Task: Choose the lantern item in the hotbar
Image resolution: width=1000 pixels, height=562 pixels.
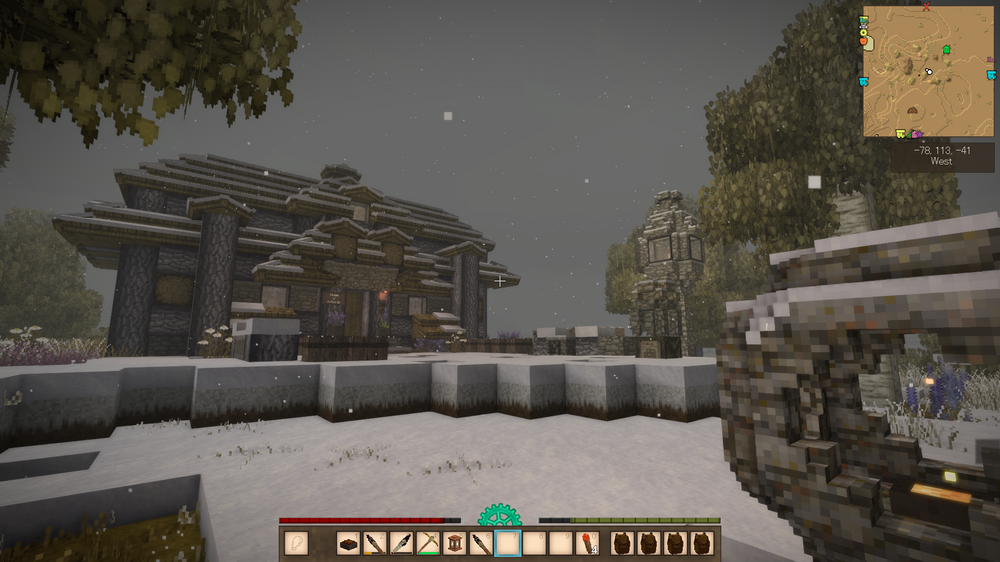Action: (x=455, y=543)
